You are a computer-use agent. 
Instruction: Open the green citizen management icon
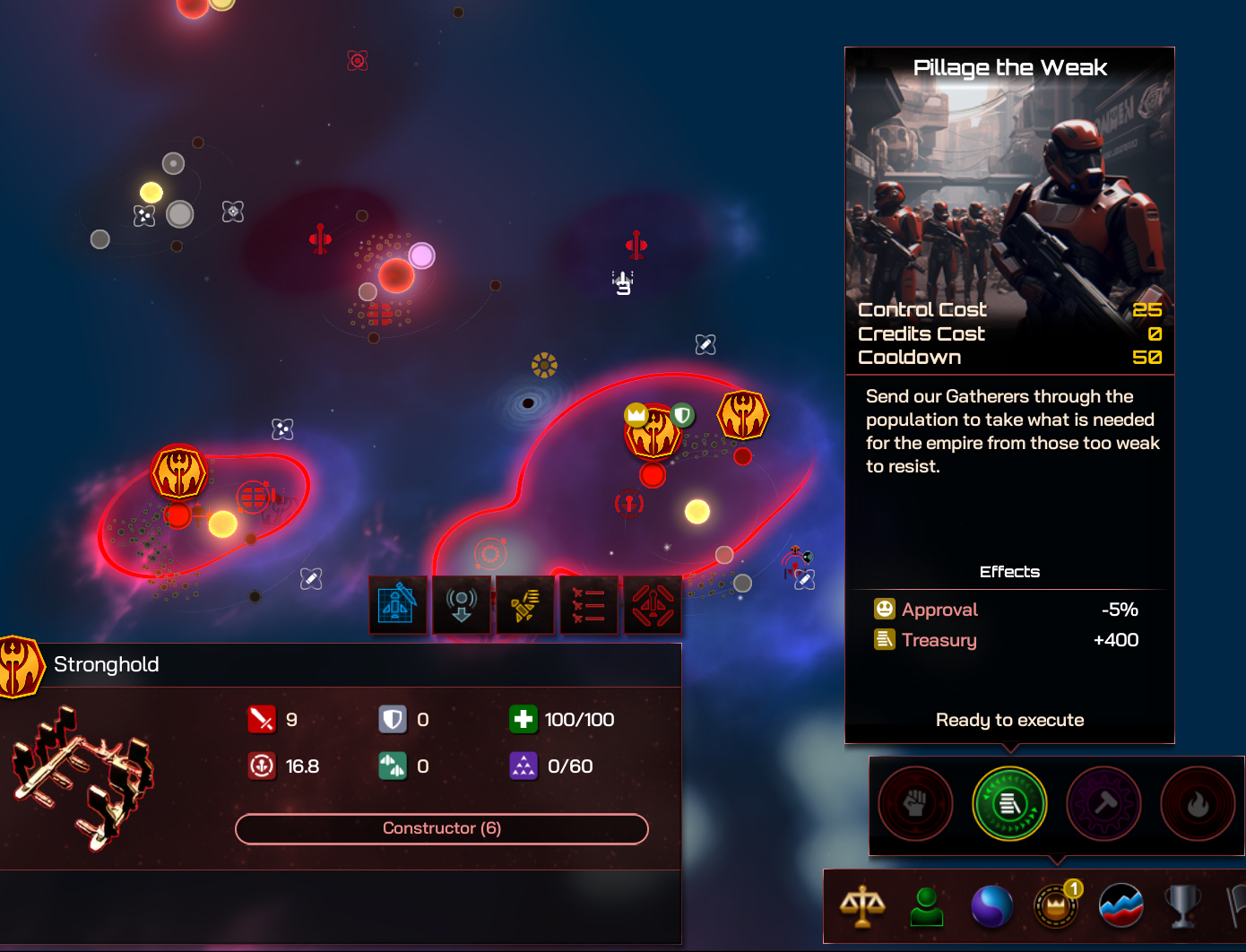[927, 906]
